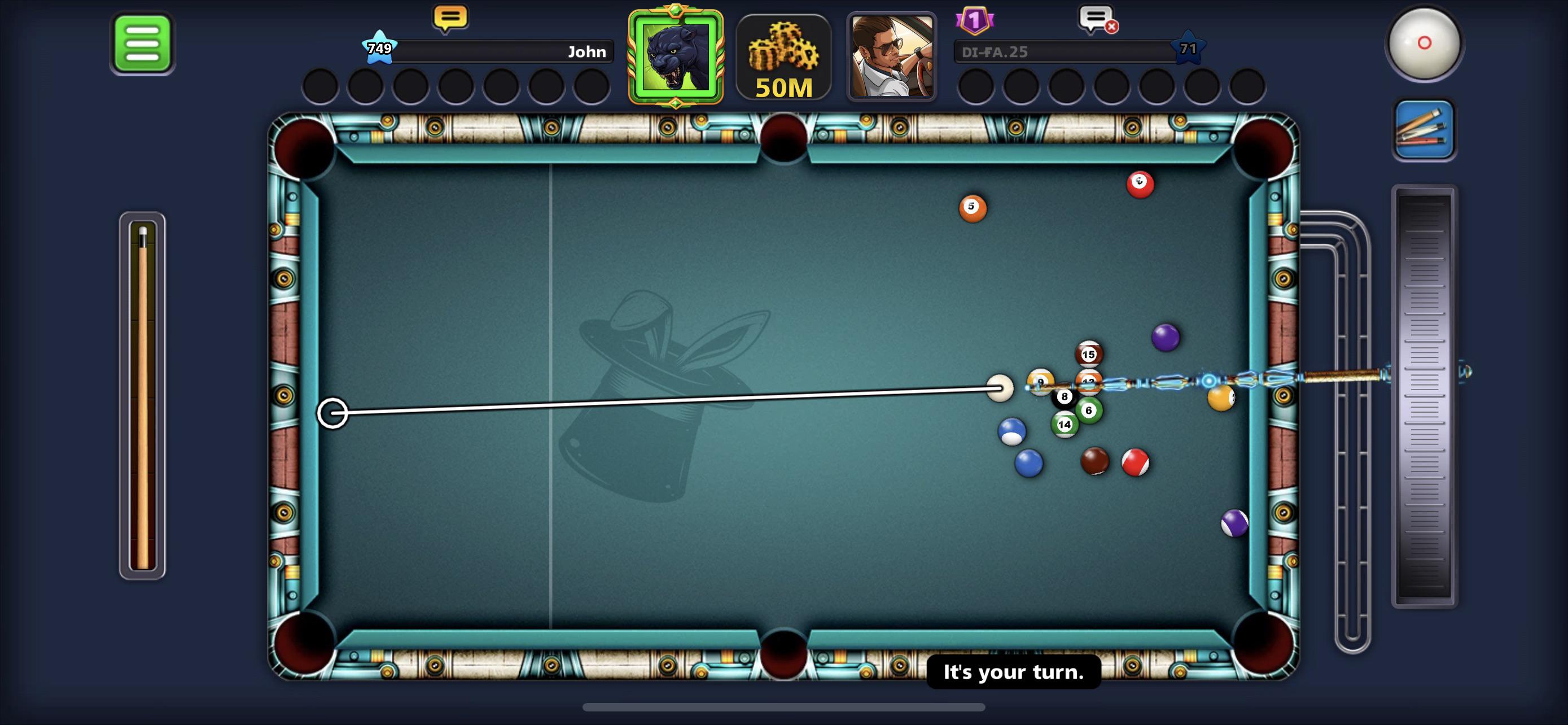Toggle the opponent's muted chat icon
Image resolution: width=1568 pixels, height=725 pixels.
coord(1097,19)
